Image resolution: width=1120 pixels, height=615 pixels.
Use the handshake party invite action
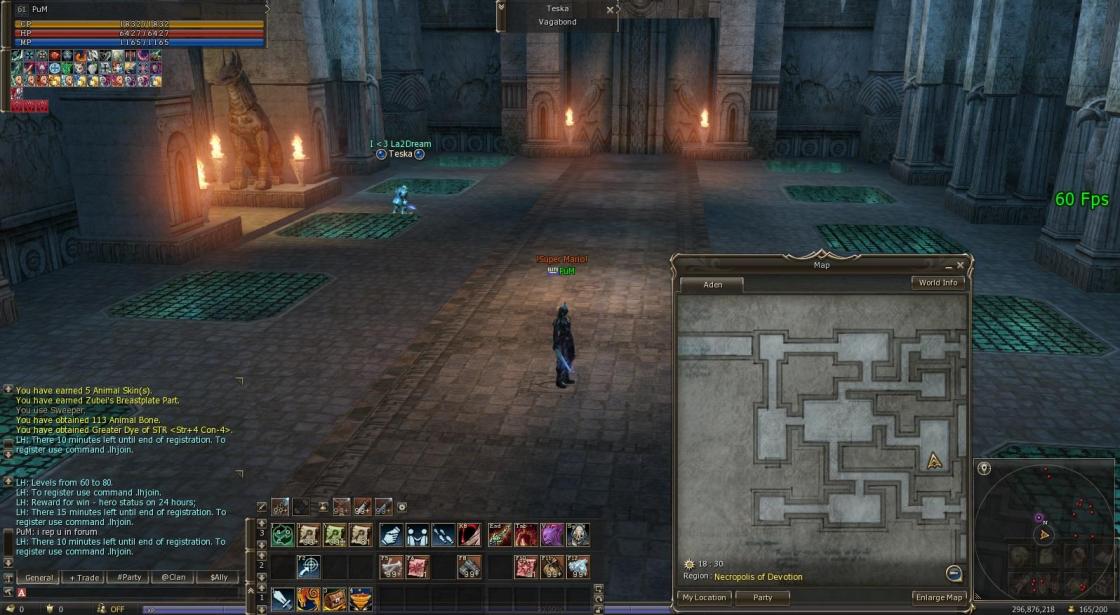389,535
